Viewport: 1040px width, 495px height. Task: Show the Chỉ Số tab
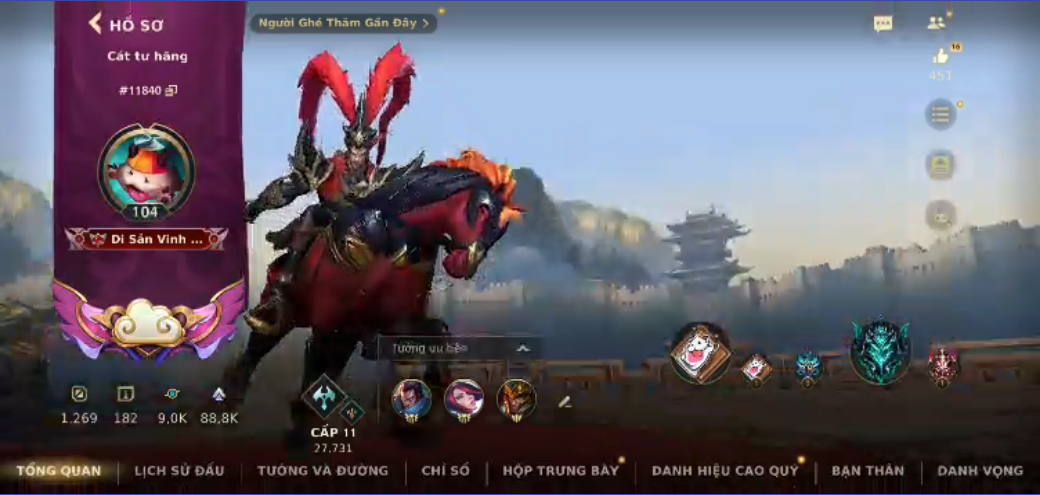(x=446, y=470)
